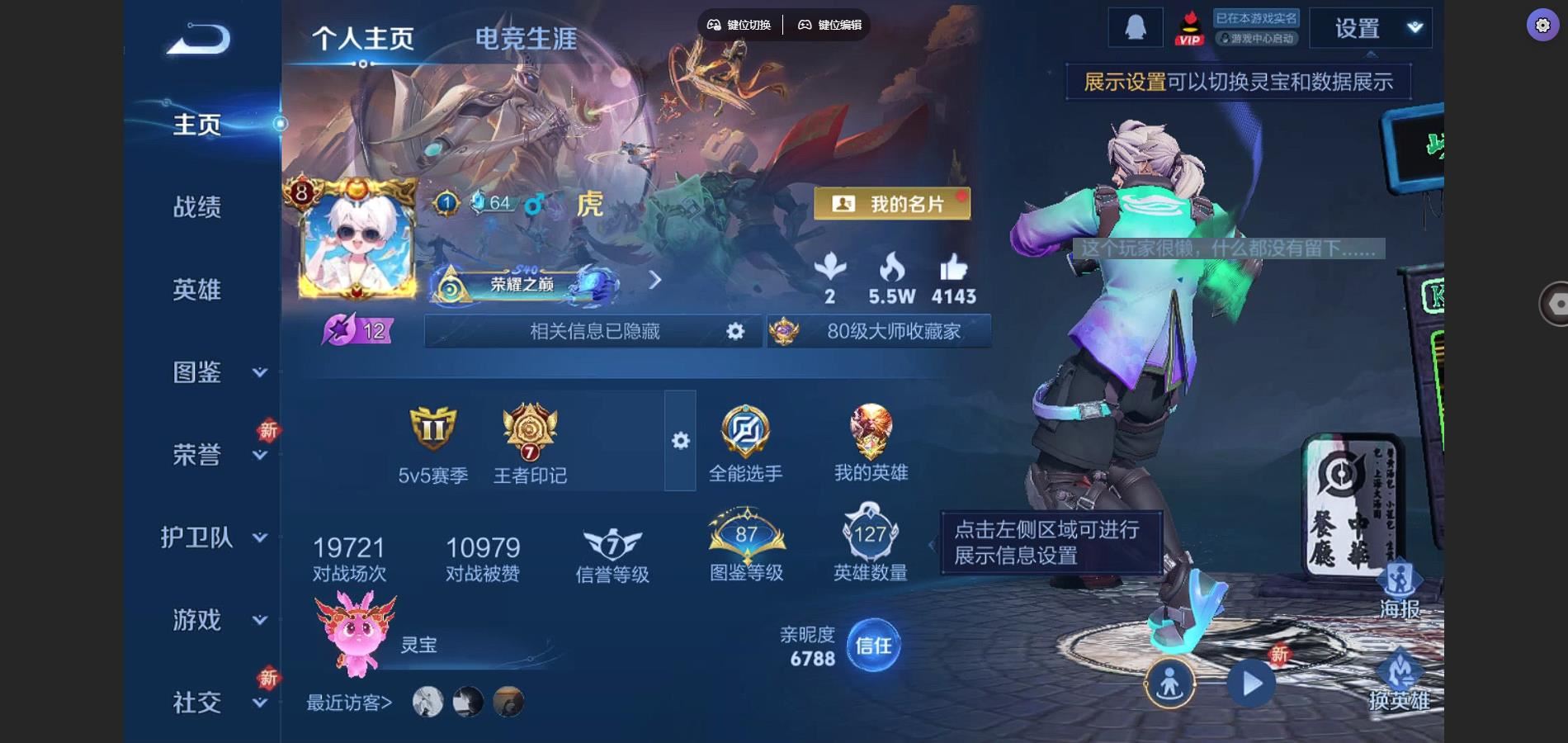Go back using the return arrow
Screen dimensions: 1568x743
click(199, 40)
